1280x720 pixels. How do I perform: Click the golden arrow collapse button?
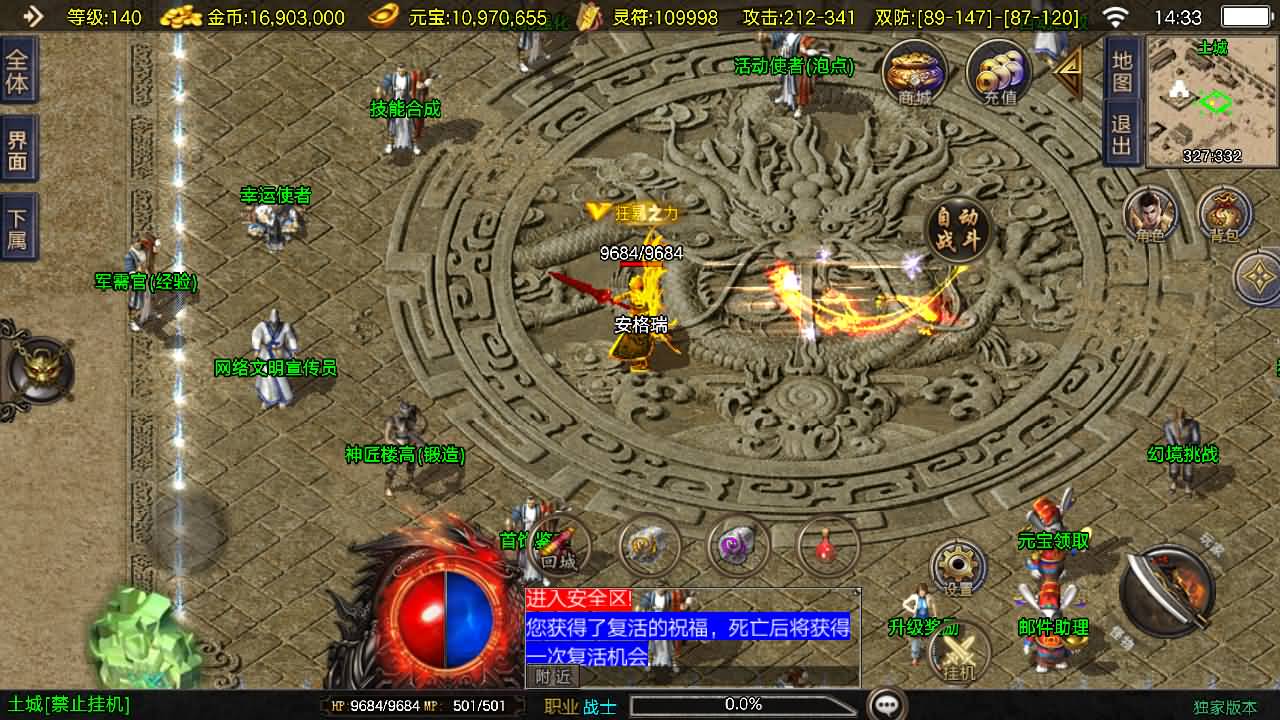pyautogui.click(x=1068, y=72)
